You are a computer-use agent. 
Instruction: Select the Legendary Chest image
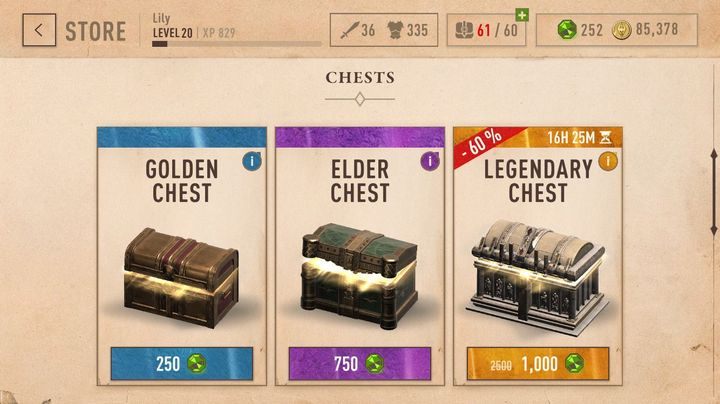coord(537,270)
